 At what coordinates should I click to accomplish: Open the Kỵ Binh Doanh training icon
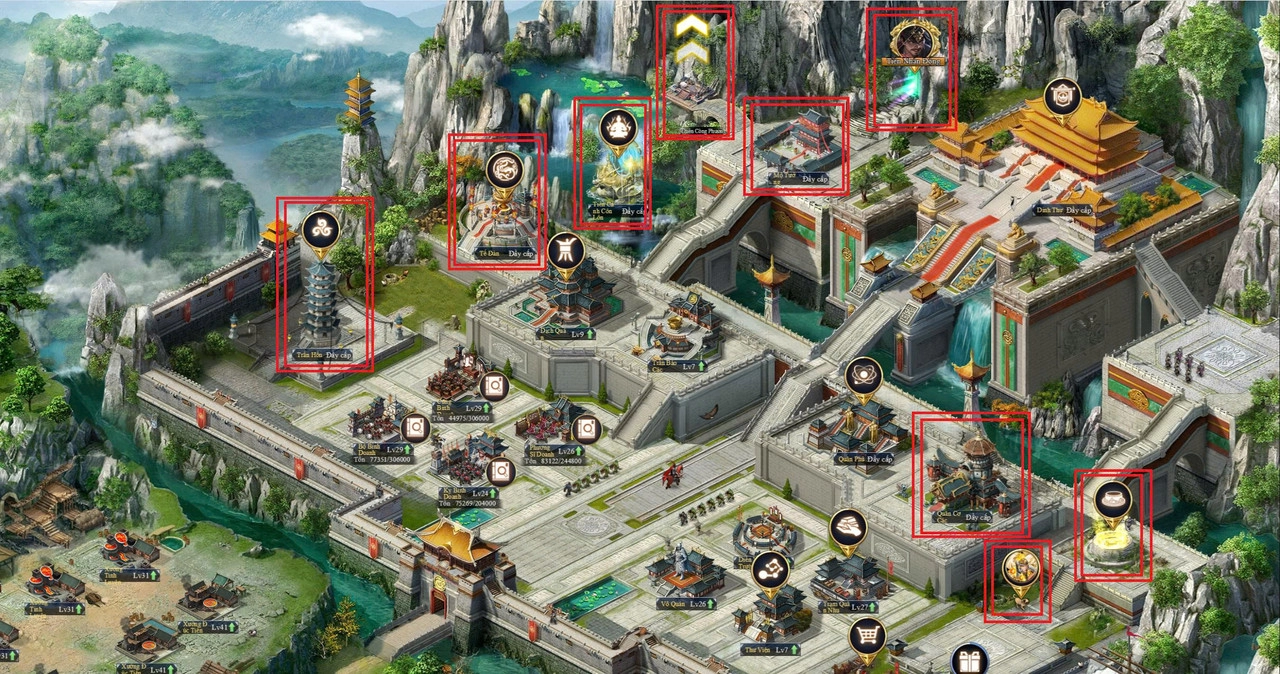(500, 471)
